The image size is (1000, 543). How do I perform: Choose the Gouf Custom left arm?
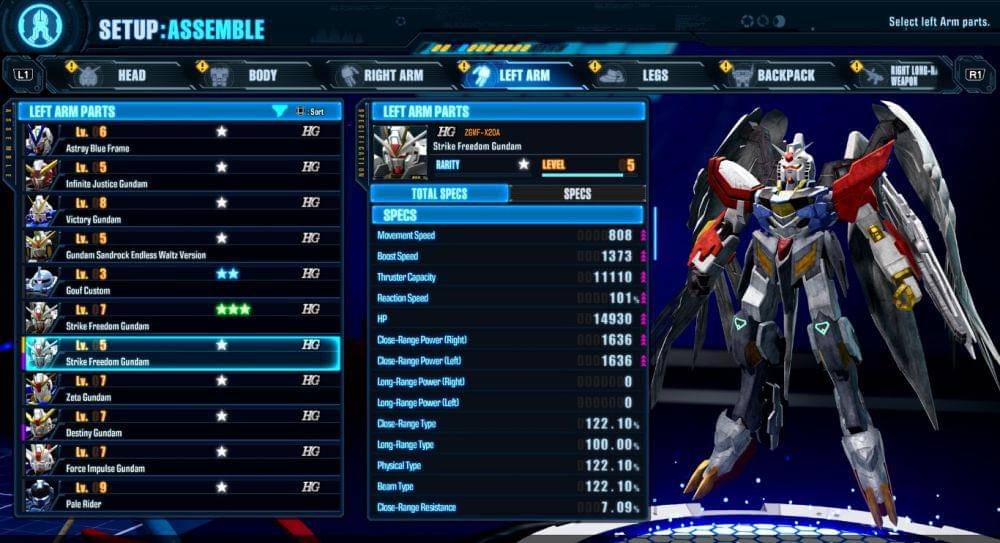coord(180,282)
